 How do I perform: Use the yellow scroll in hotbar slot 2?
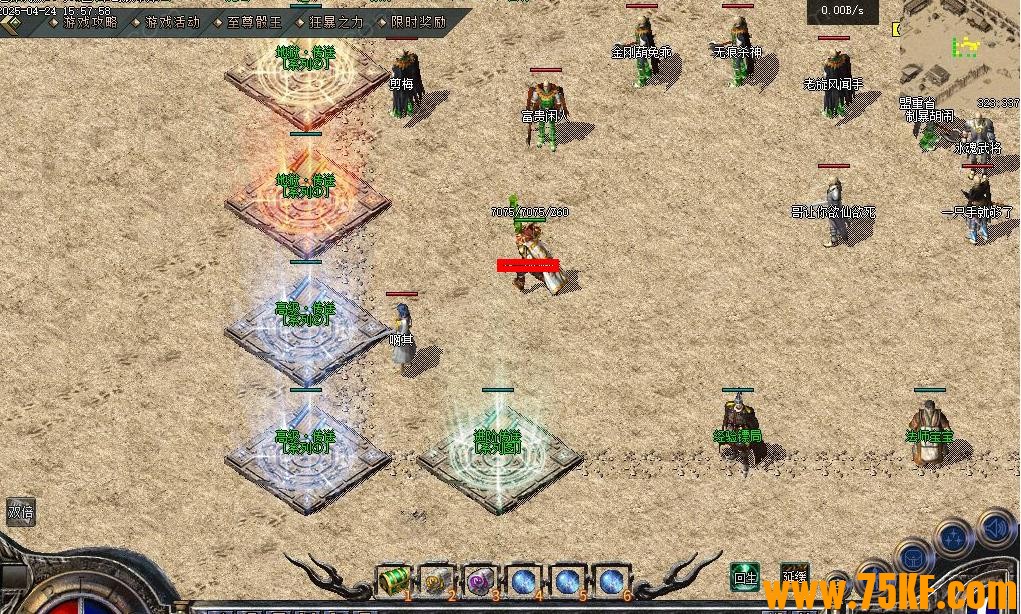point(438,581)
